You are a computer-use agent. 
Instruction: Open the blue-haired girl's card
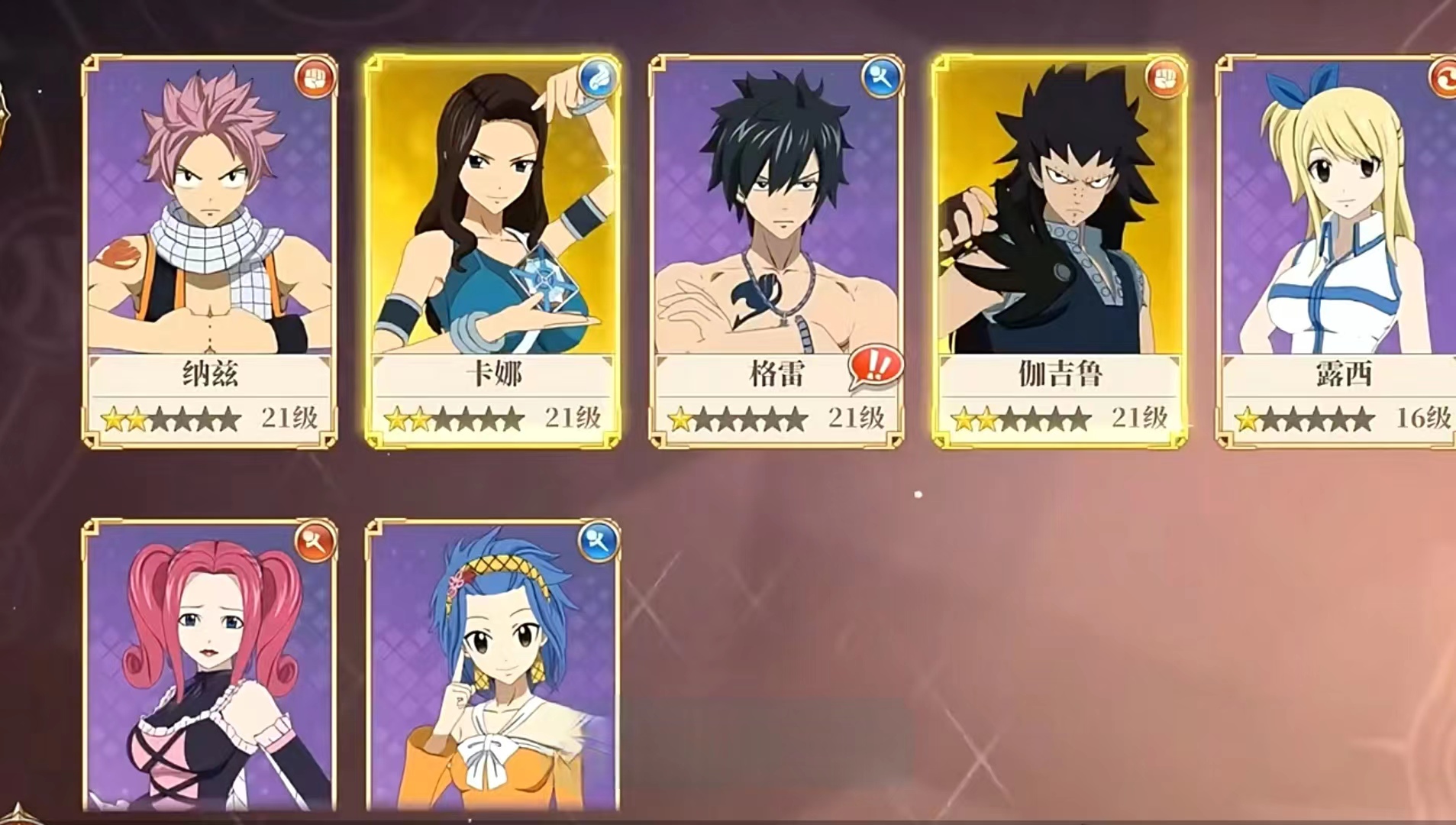click(492, 665)
